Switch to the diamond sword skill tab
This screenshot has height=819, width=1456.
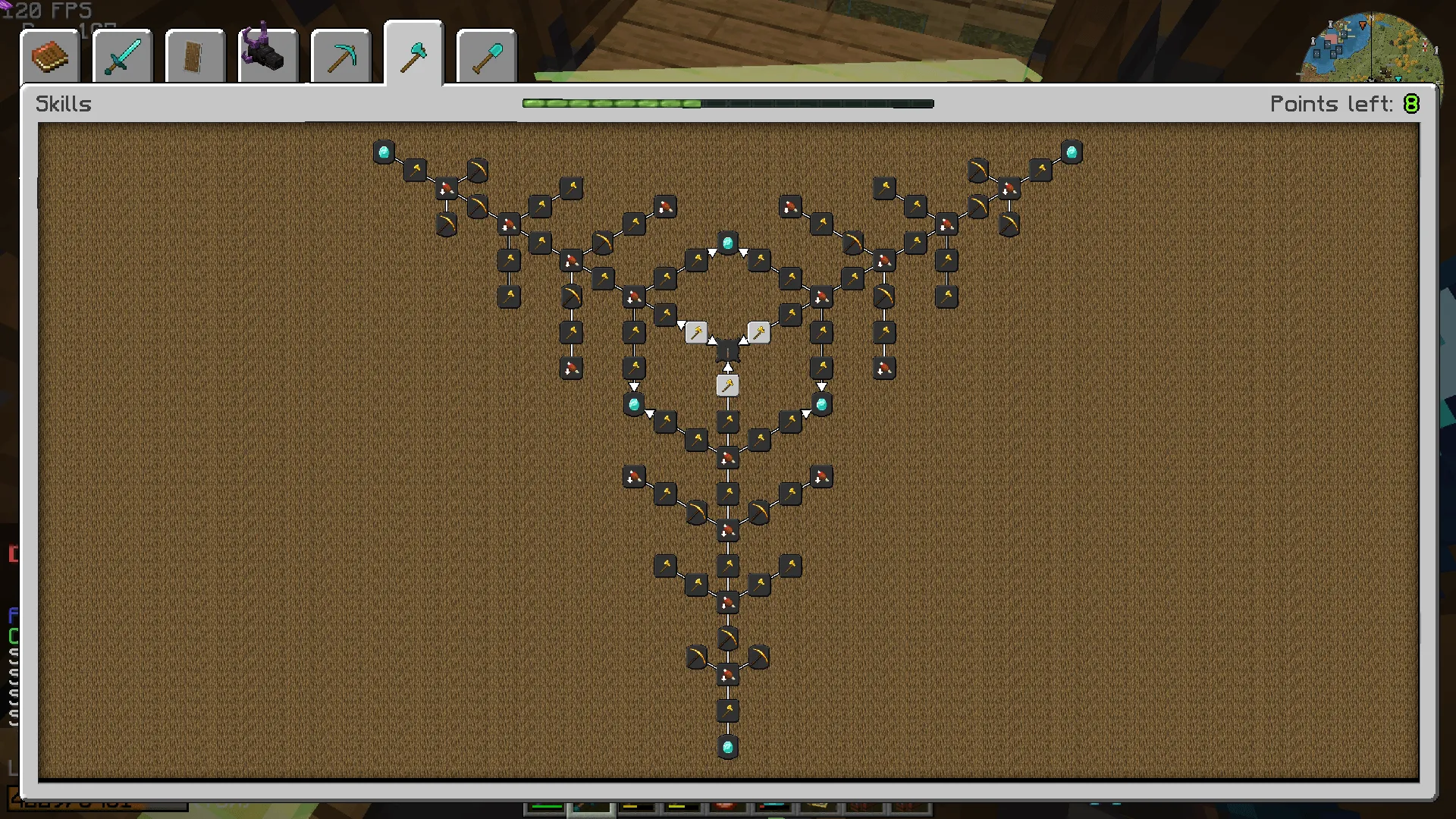(x=120, y=55)
